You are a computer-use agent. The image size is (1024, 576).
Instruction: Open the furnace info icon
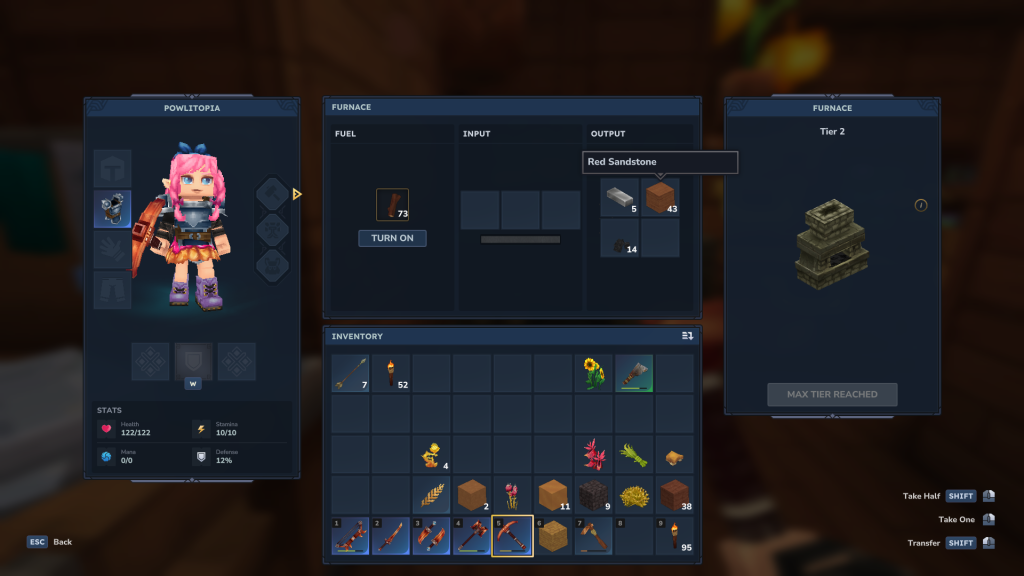(x=921, y=205)
